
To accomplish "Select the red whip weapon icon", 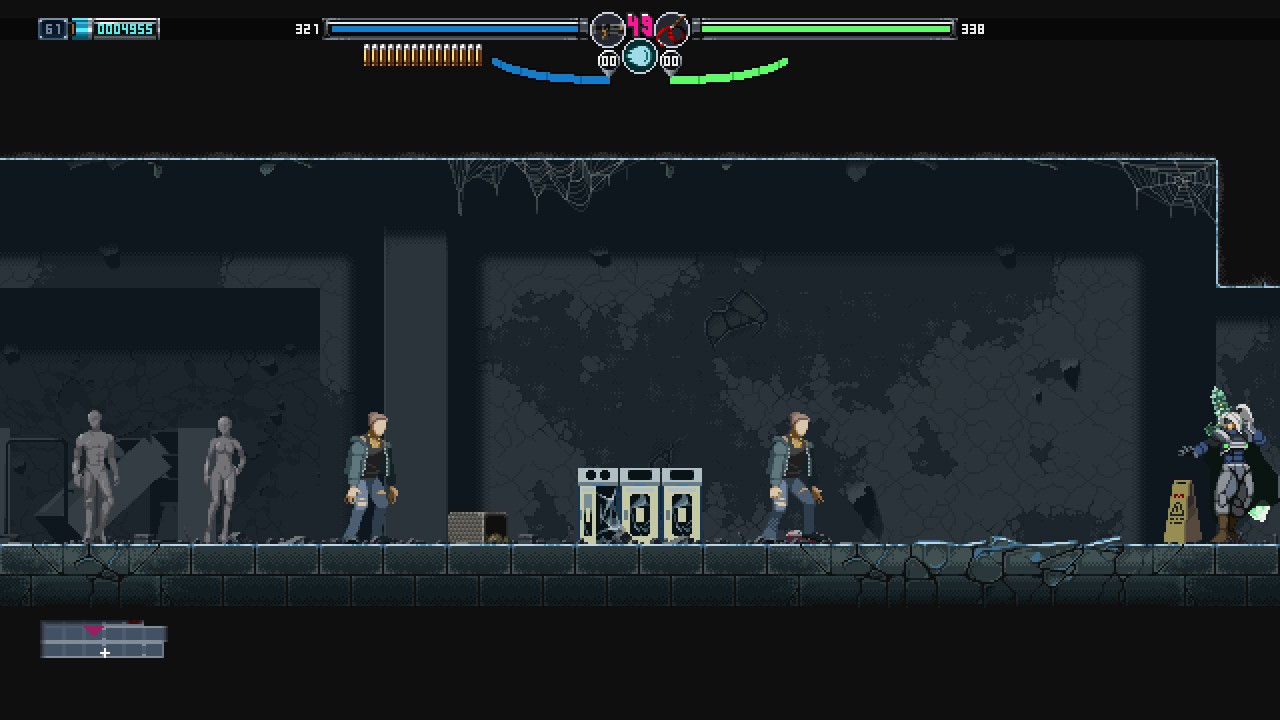I will tap(672, 30).
